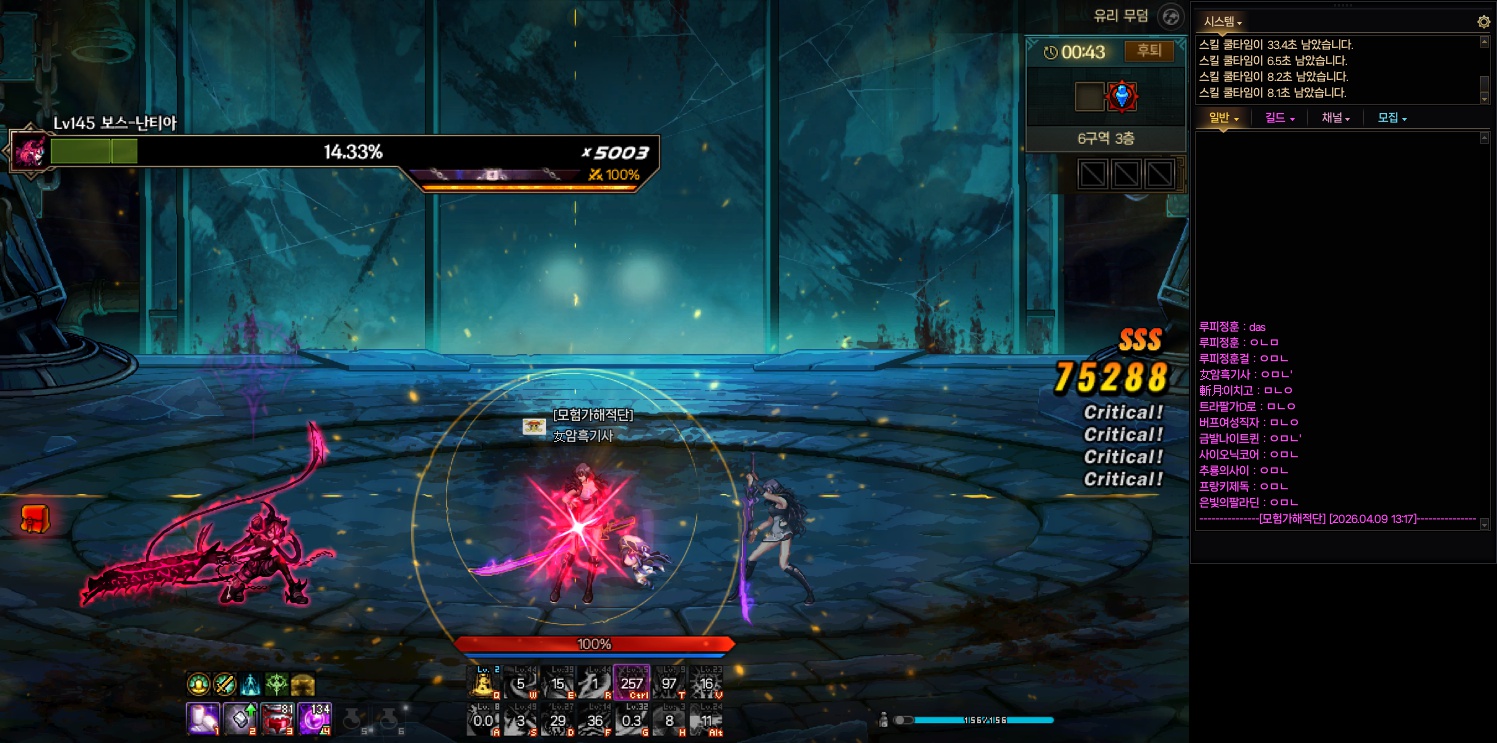Switch to the 길드 chat tab
This screenshot has height=743, width=1497.
coord(1279,118)
